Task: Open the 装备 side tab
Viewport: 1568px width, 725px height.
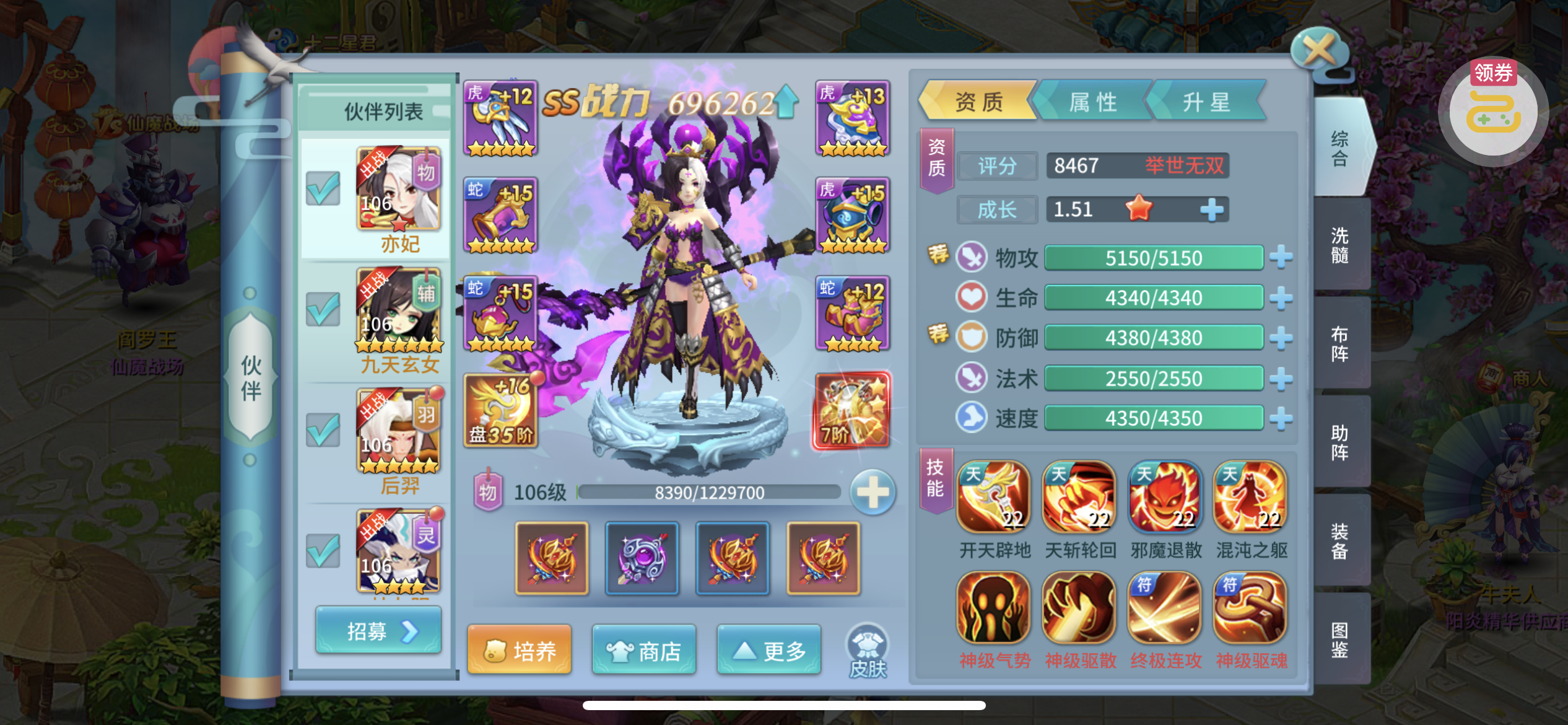Action: 1340,540
